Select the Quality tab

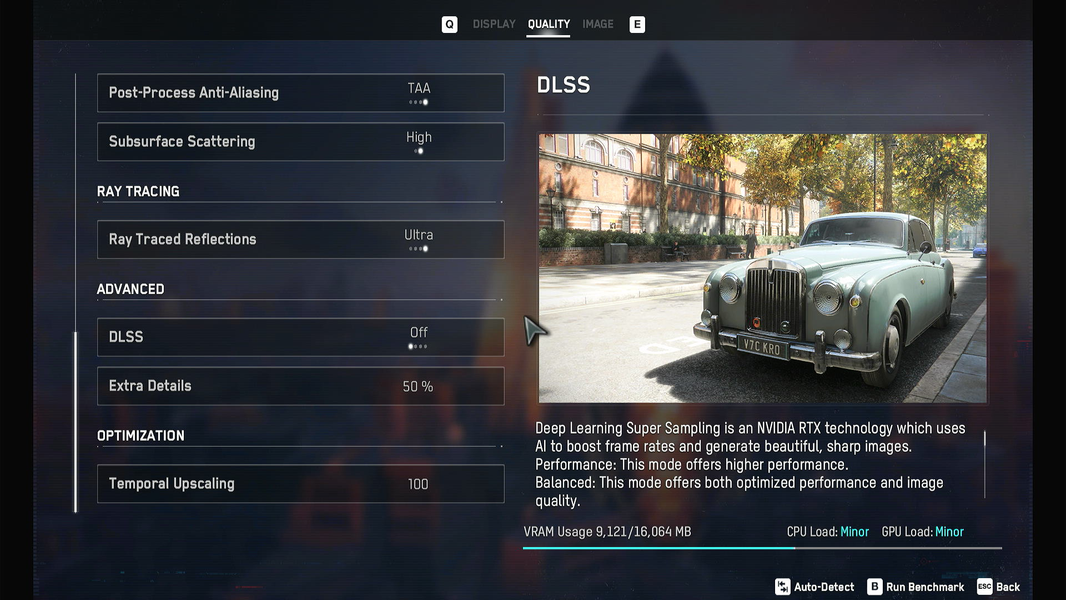click(x=548, y=24)
